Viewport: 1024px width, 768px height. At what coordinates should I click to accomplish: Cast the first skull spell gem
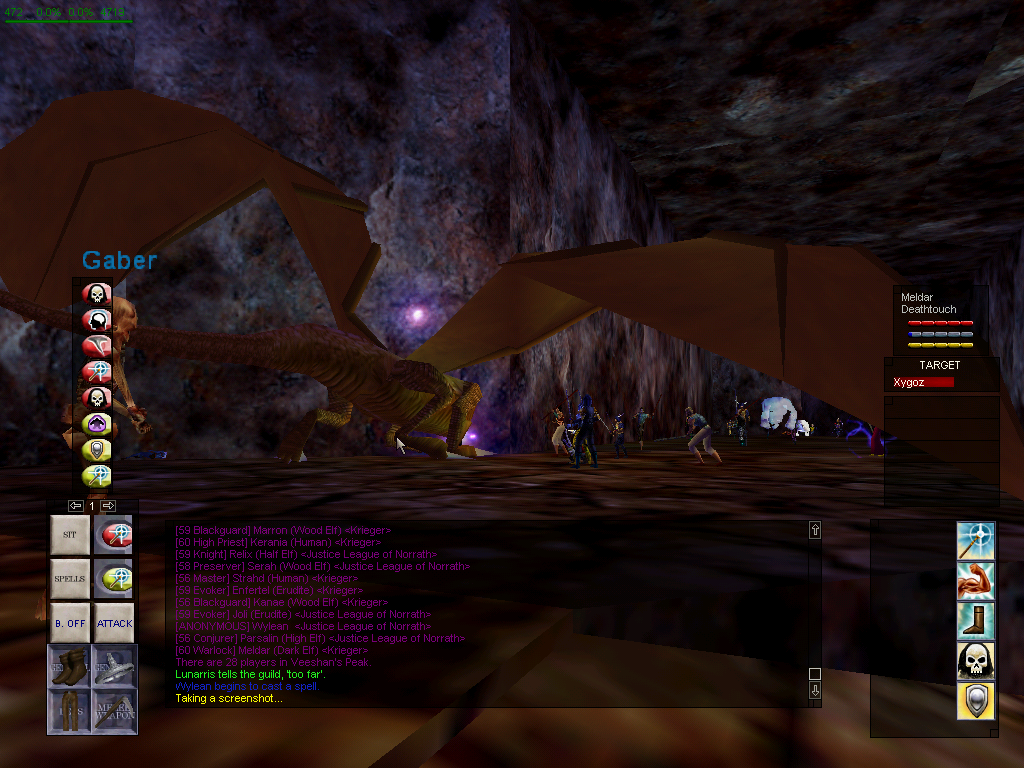point(96,294)
